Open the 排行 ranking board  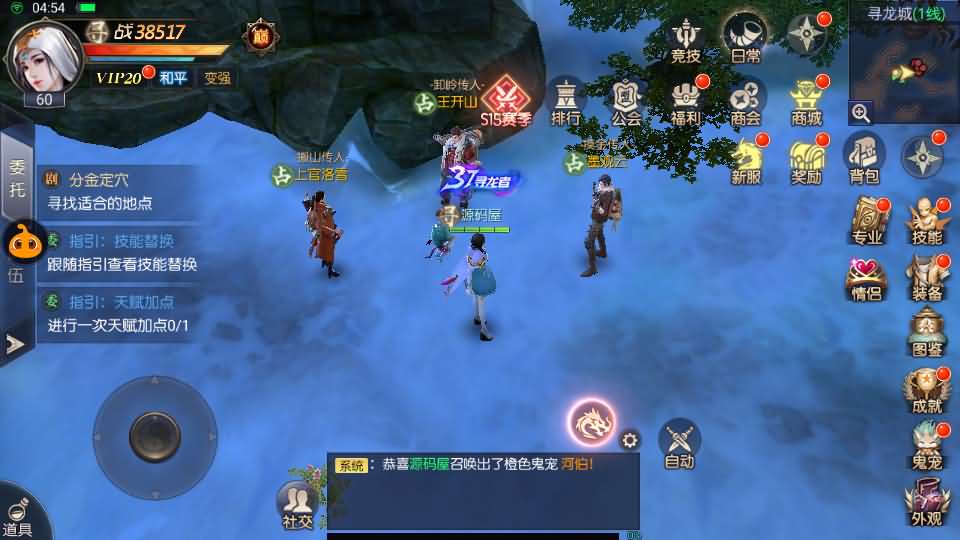566,101
